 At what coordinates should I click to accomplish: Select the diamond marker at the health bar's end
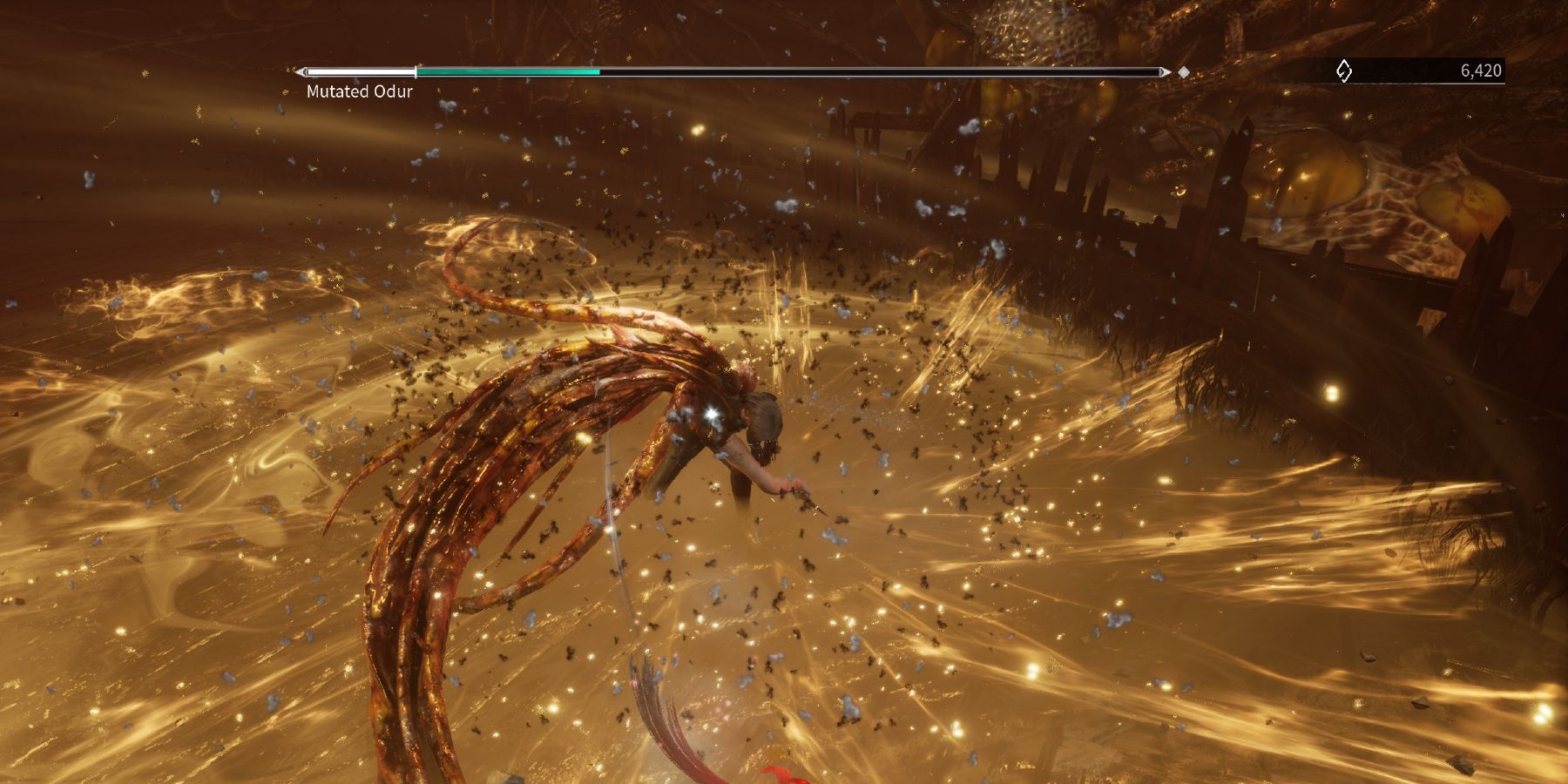tap(1183, 72)
